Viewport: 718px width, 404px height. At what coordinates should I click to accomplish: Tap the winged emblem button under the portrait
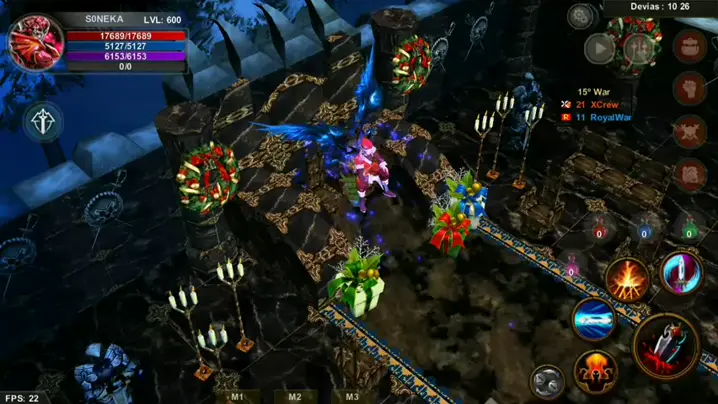pyautogui.click(x=43, y=121)
